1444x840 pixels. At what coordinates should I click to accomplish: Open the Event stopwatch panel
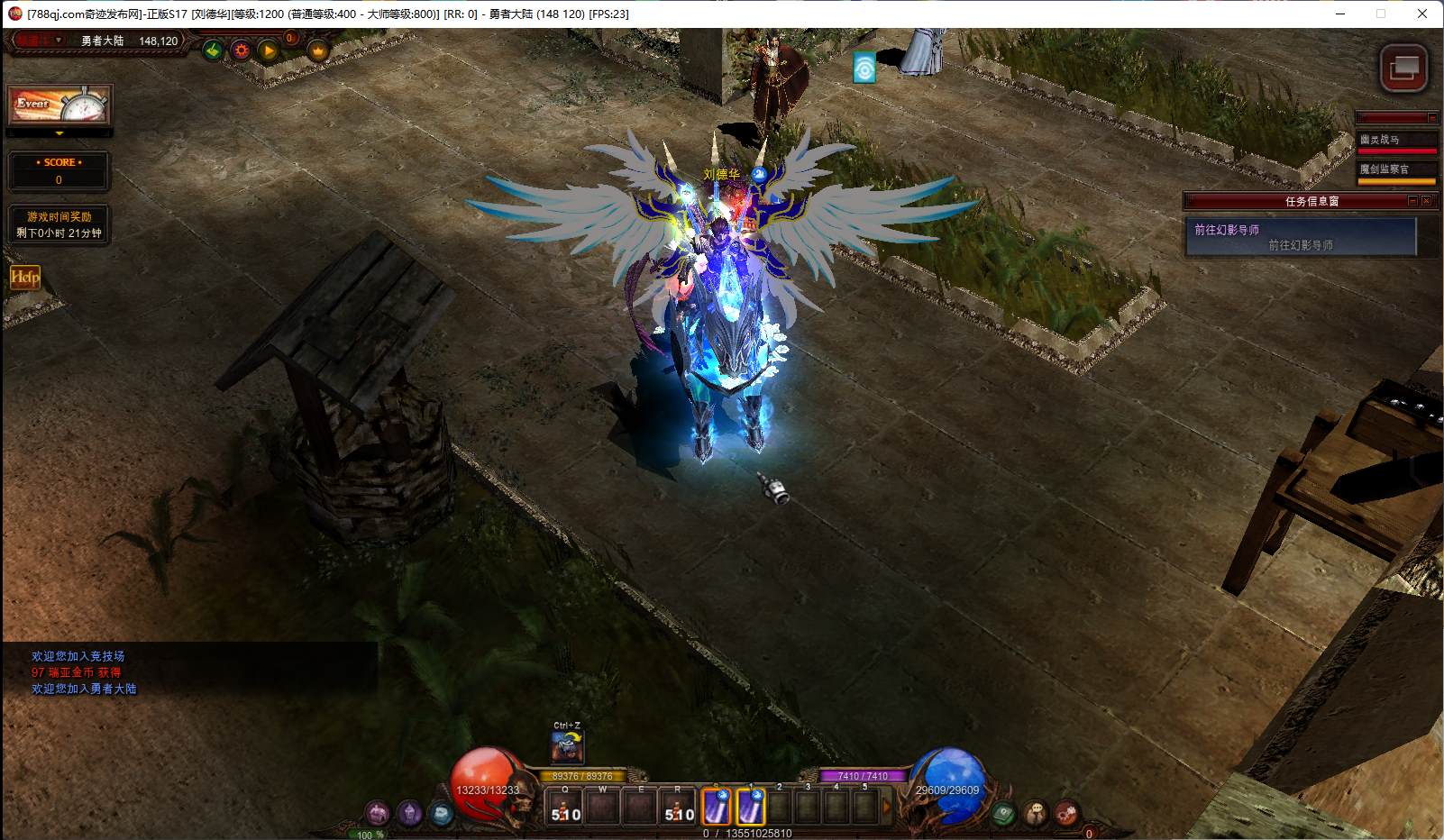(x=59, y=105)
